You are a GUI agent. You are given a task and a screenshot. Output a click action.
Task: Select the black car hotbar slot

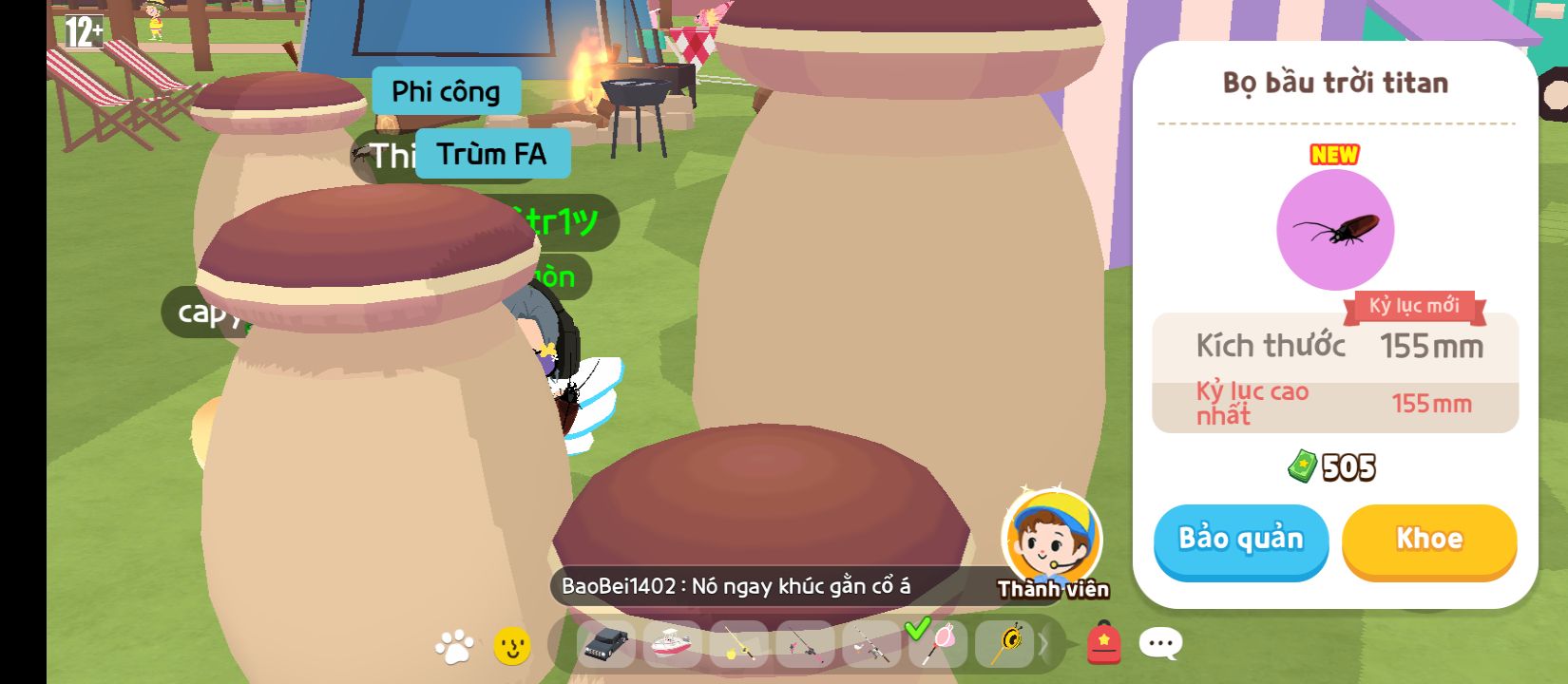click(x=606, y=645)
